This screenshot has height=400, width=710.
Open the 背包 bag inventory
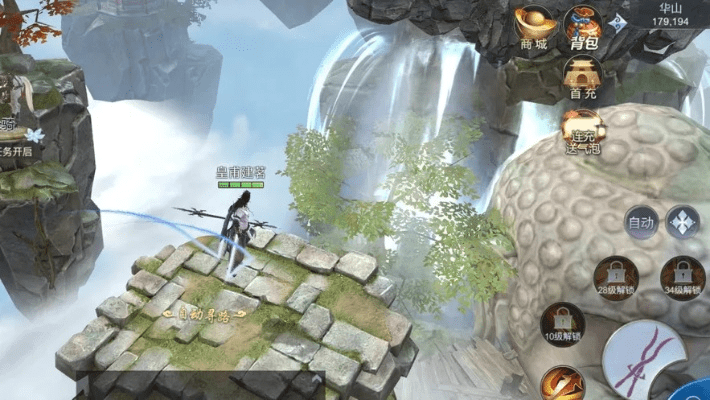tap(583, 26)
